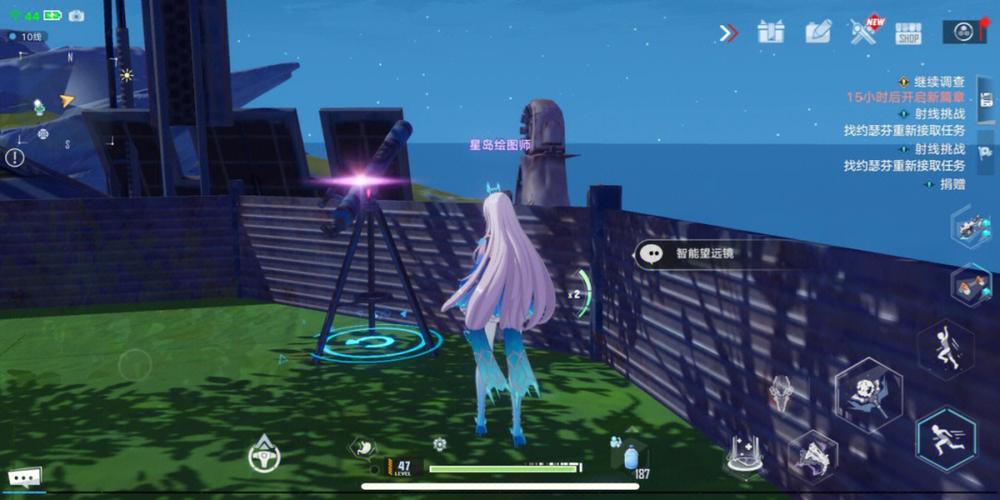Tap the jump climbing-figure button
The image size is (1000, 500).
(x=945, y=349)
